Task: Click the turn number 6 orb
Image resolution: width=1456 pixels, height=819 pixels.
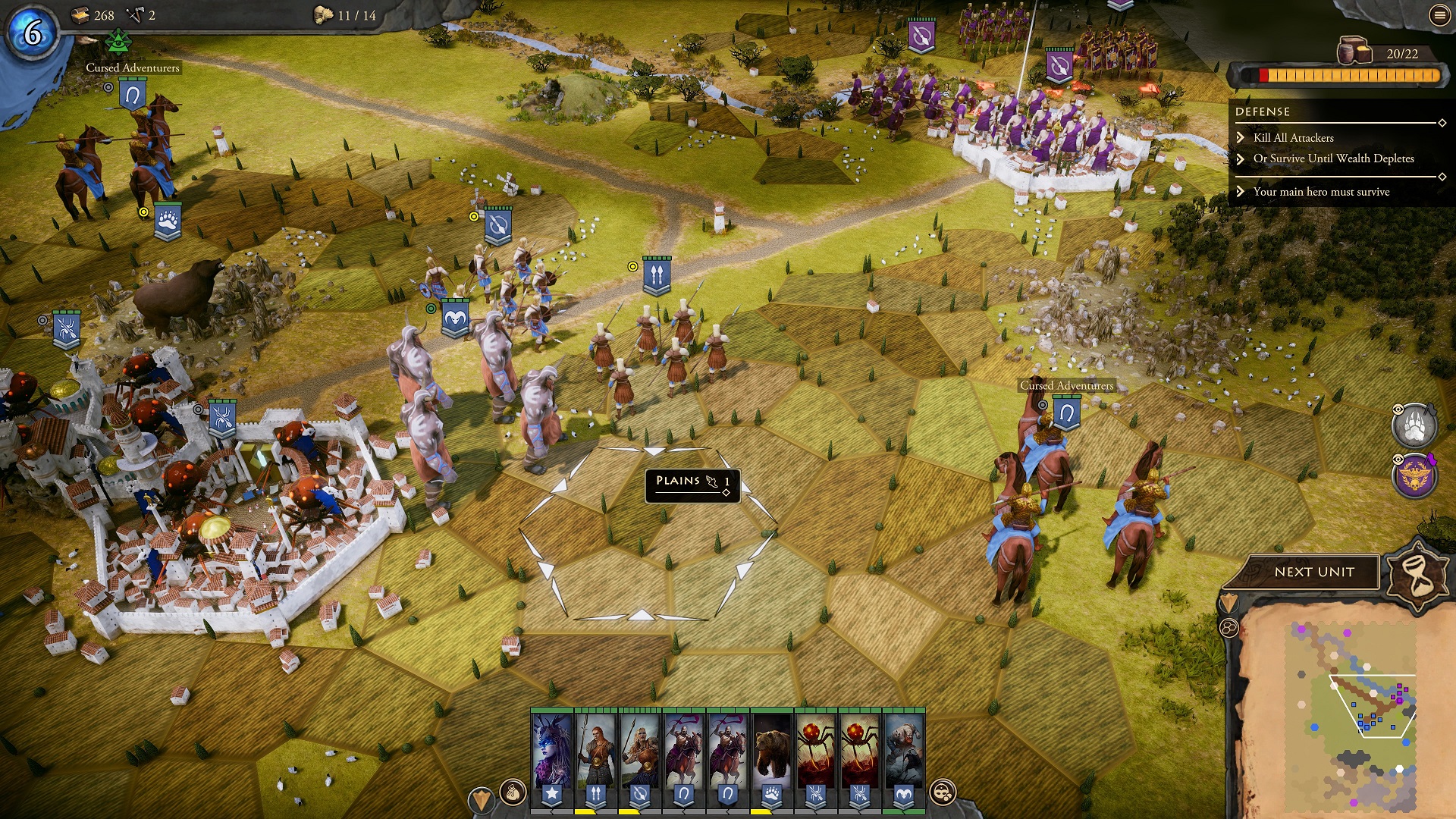Action: (33, 33)
